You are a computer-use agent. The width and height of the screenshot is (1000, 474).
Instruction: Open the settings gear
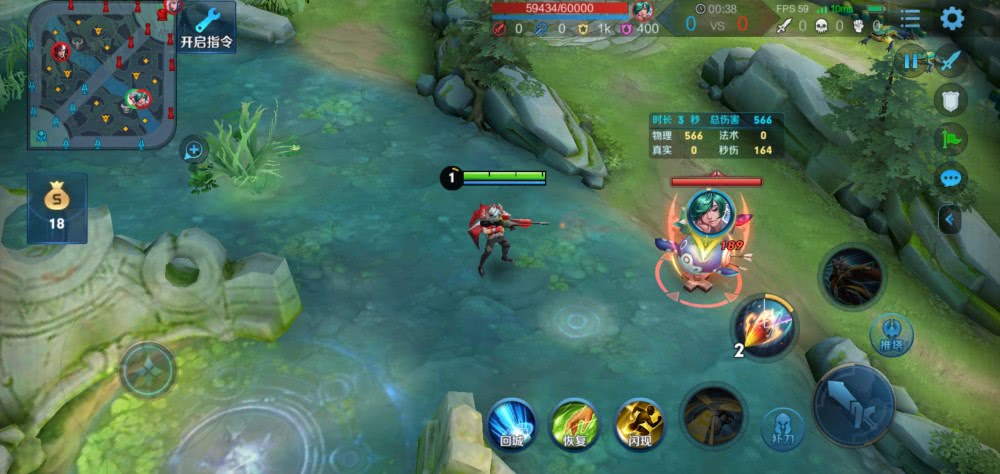[x=952, y=18]
